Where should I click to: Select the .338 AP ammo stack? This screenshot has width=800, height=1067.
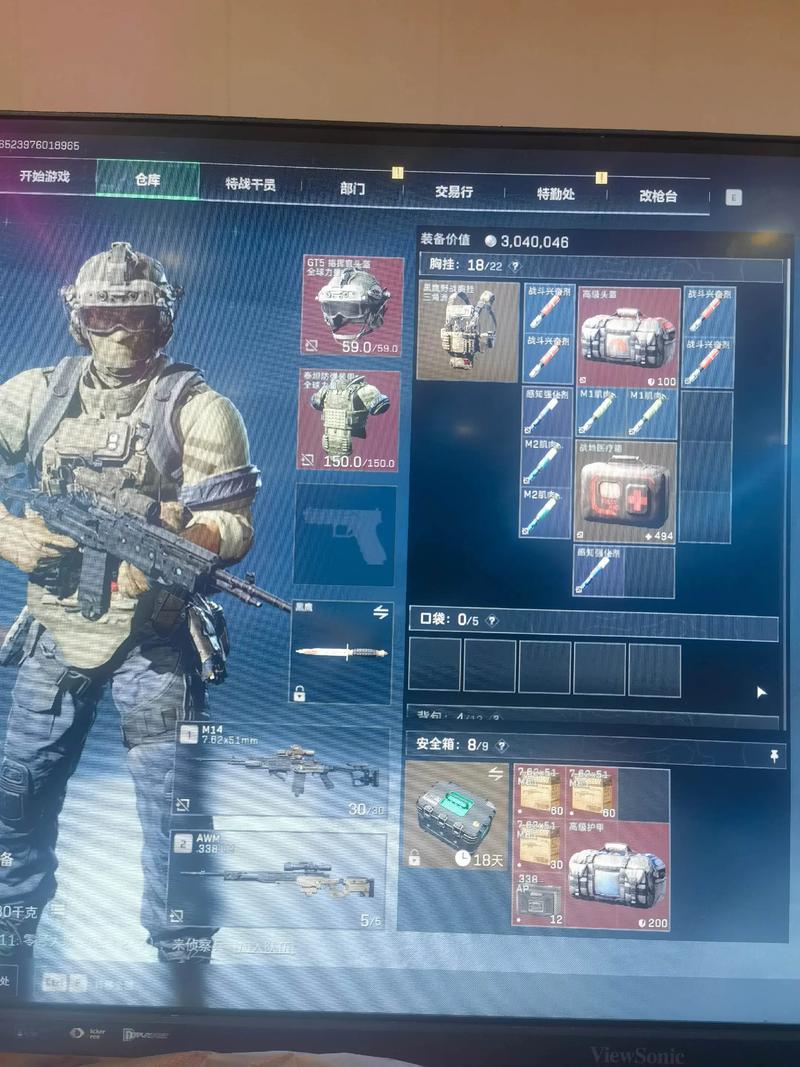click(x=538, y=901)
